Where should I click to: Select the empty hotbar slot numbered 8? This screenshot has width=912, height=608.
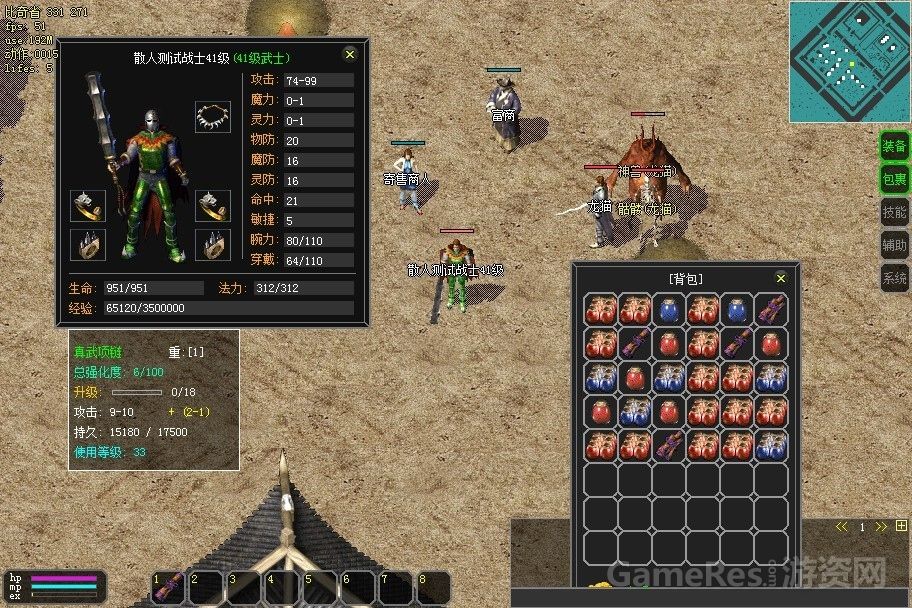click(x=435, y=587)
